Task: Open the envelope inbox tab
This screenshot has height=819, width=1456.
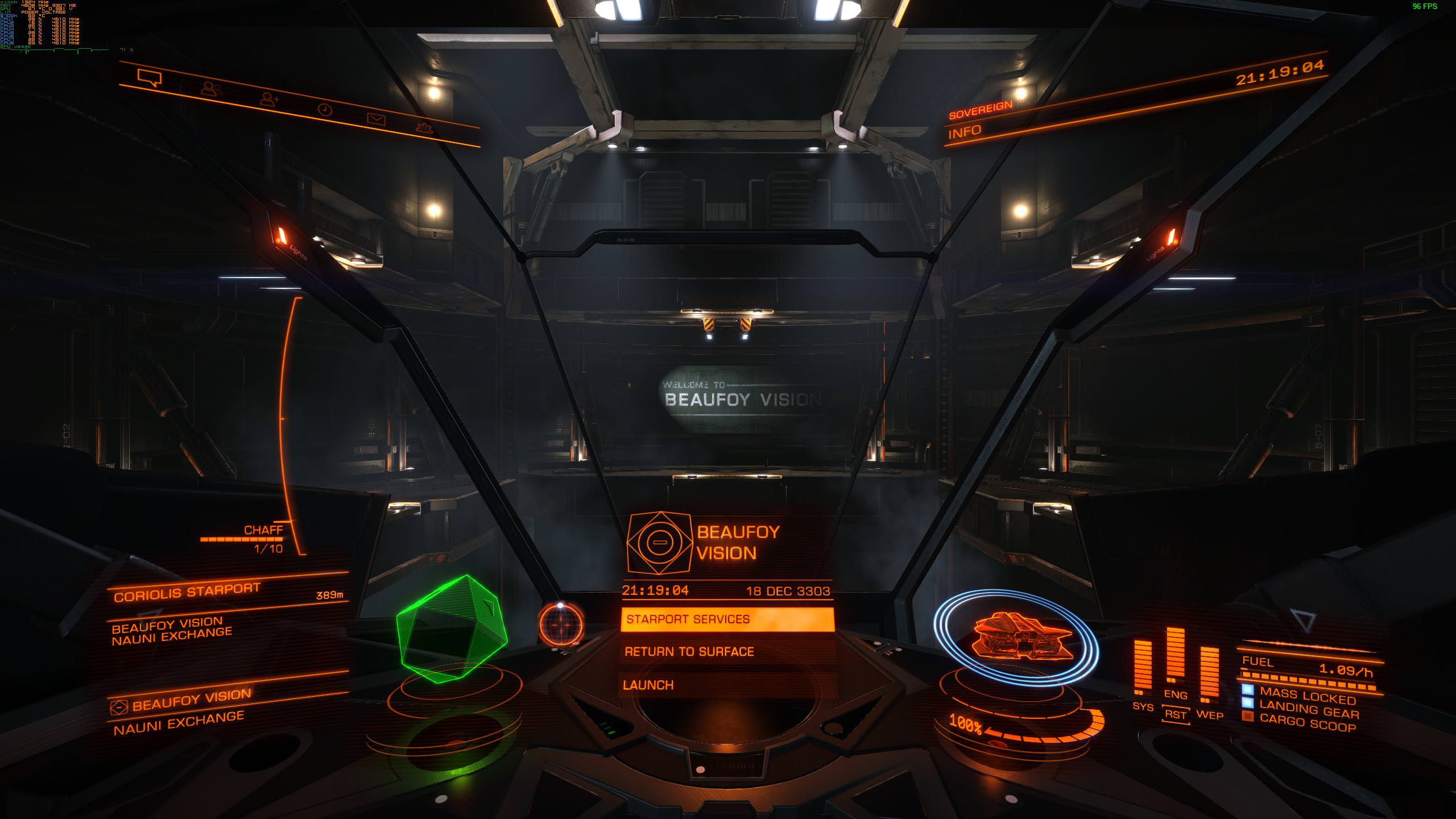Action: pyautogui.click(x=376, y=119)
